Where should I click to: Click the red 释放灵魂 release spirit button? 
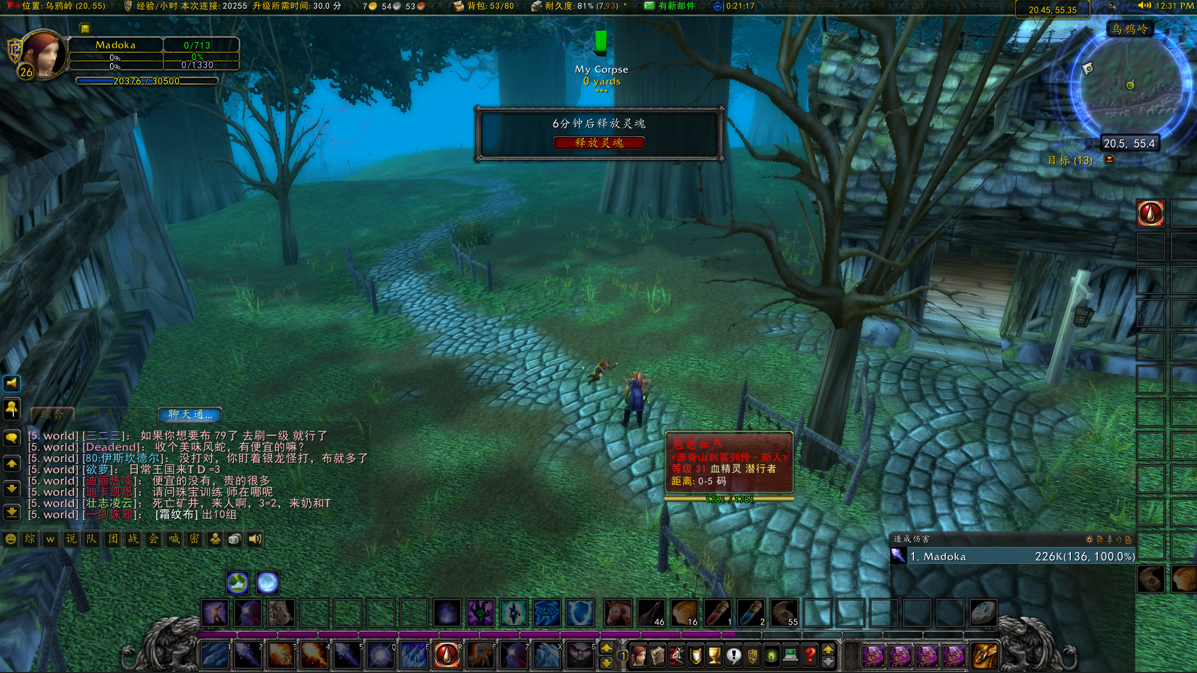pyautogui.click(x=598, y=143)
